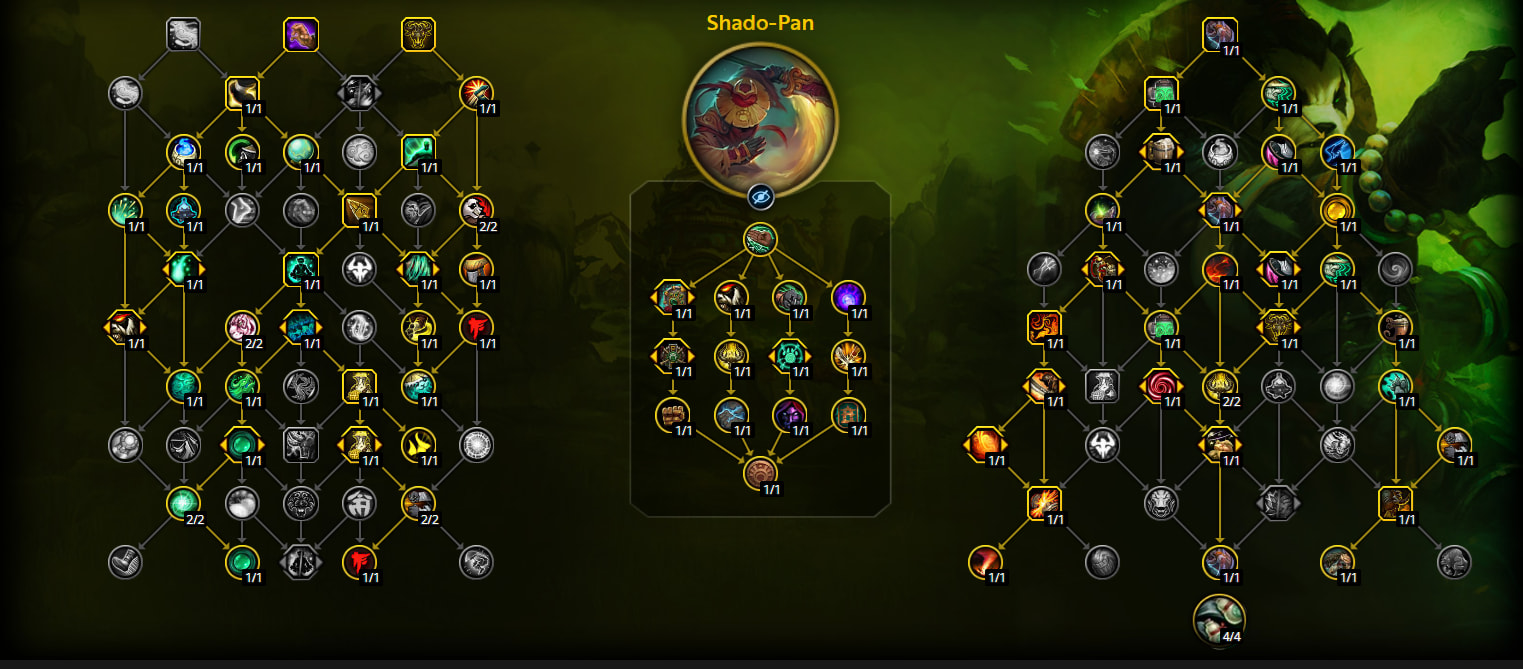The height and width of the screenshot is (669, 1523).
Task: Select the purple square talent in class tree
Action: [301, 35]
